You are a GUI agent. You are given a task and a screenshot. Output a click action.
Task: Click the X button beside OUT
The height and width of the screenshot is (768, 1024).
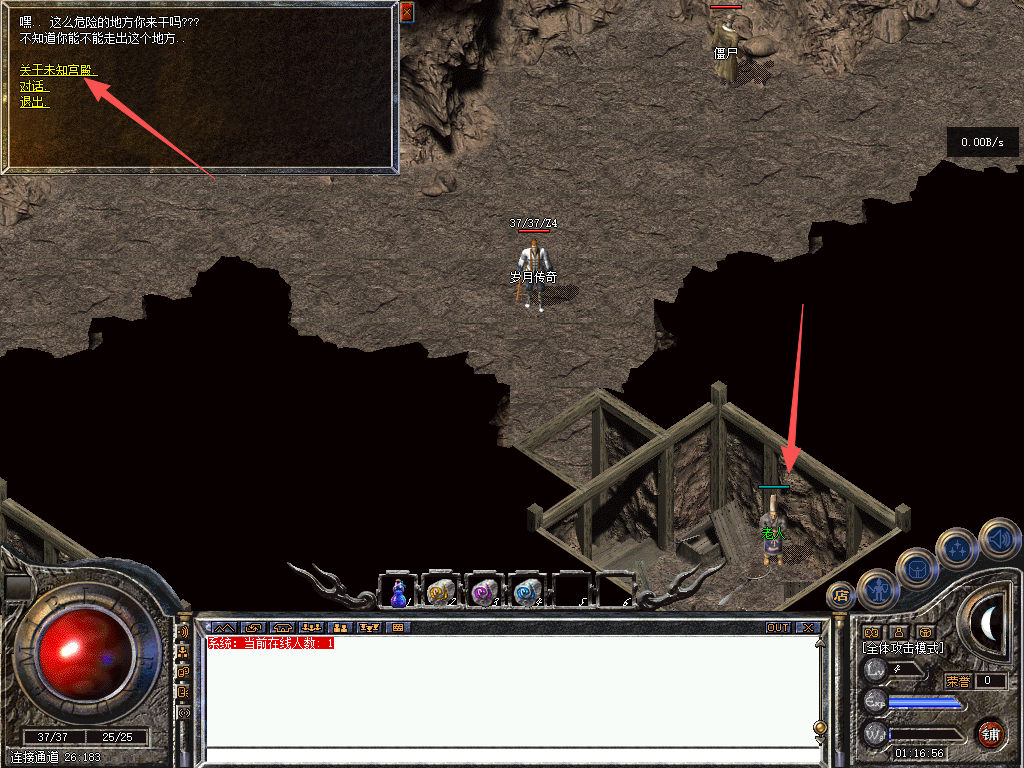click(808, 628)
